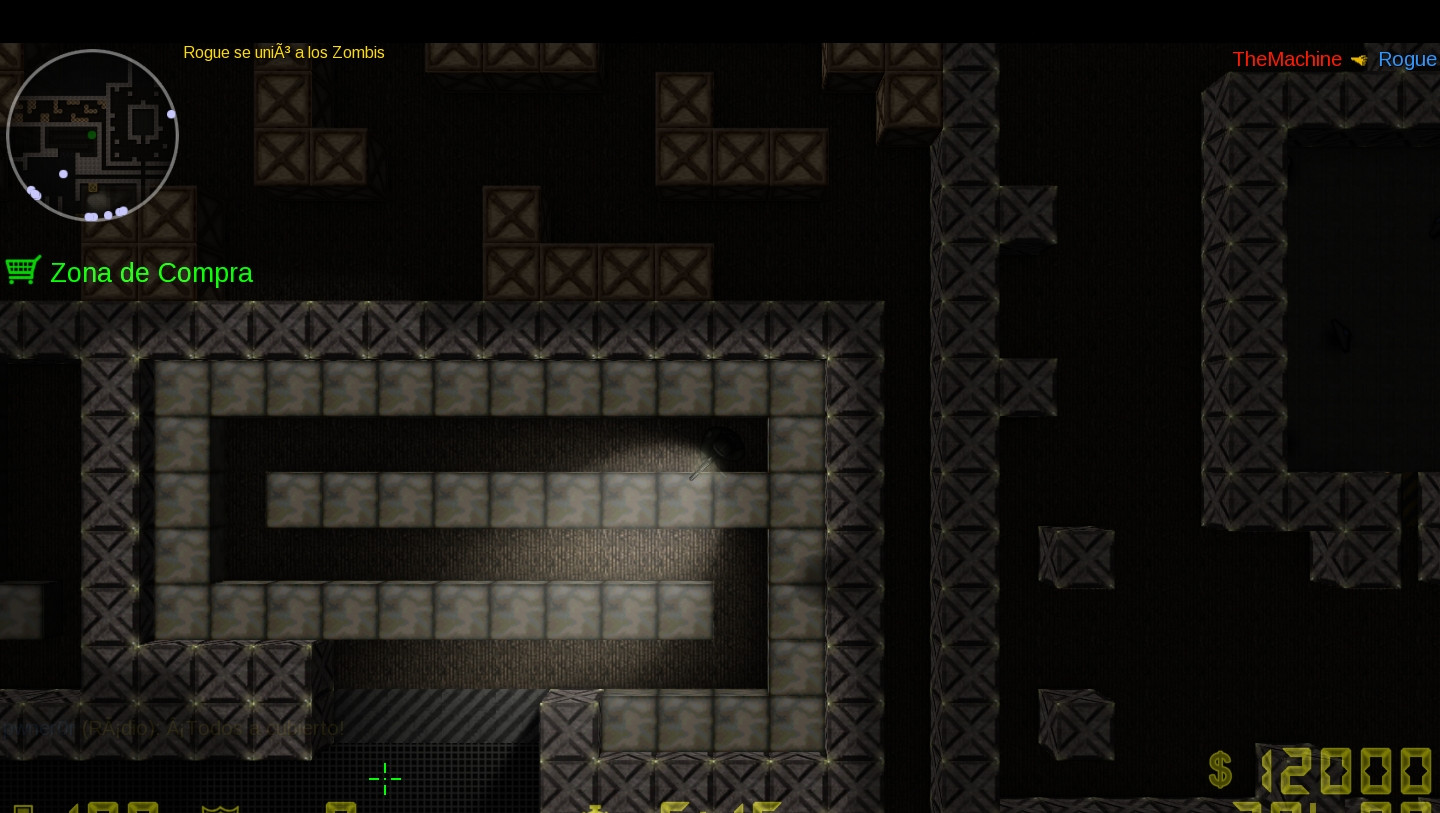This screenshot has width=1440, height=813.
Task: Click the green shopping cart icon
Action: (23, 269)
